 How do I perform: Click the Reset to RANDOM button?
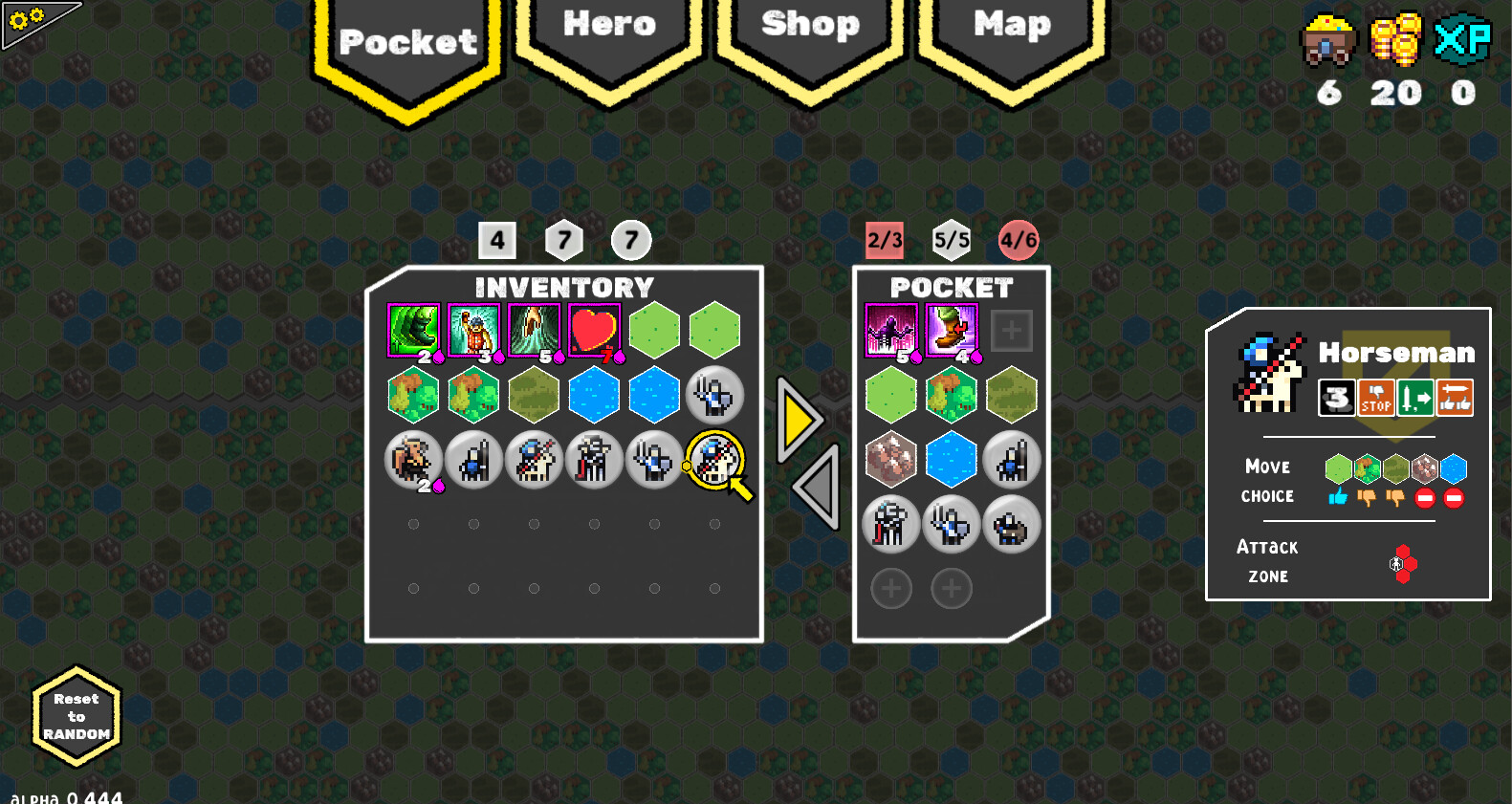click(77, 715)
